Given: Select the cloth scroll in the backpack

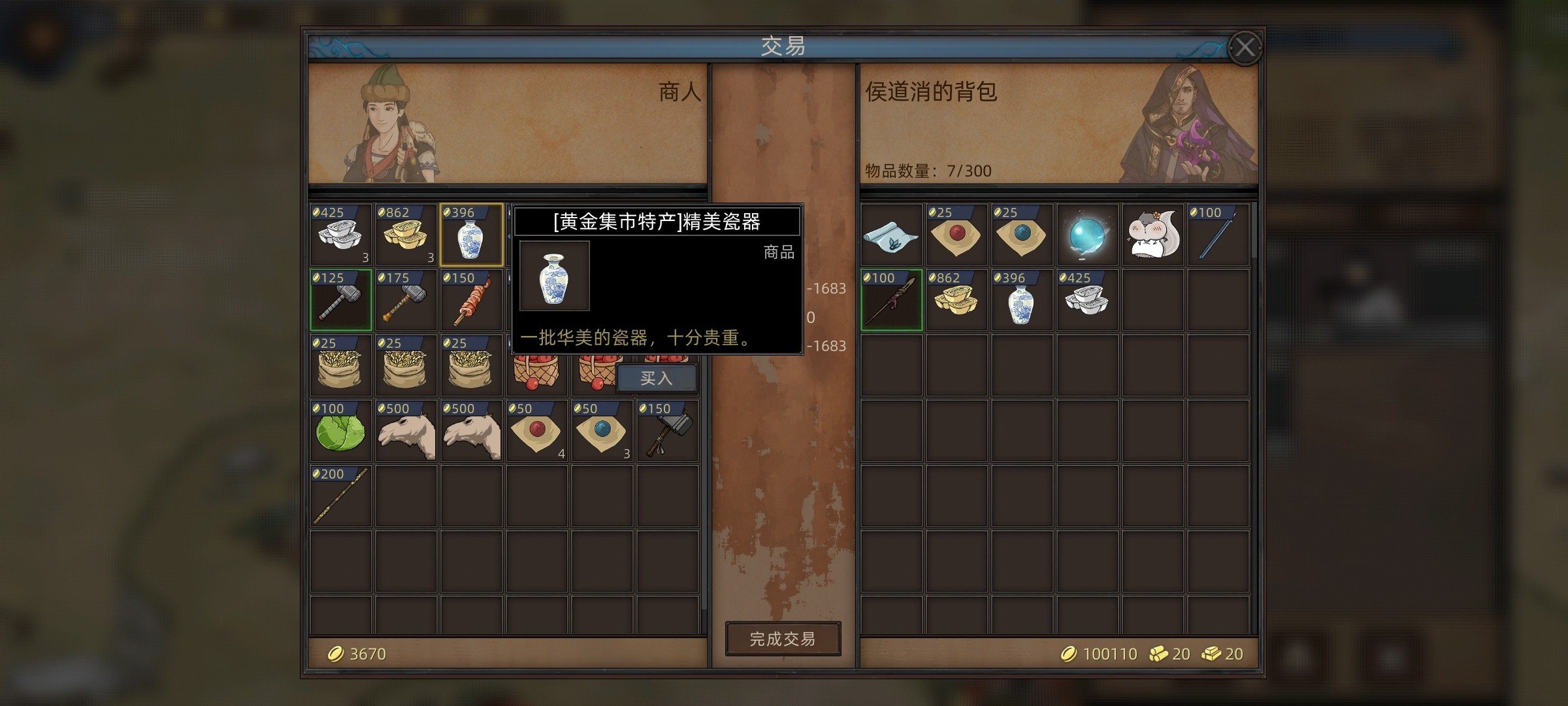Looking at the screenshot, I should (x=891, y=235).
